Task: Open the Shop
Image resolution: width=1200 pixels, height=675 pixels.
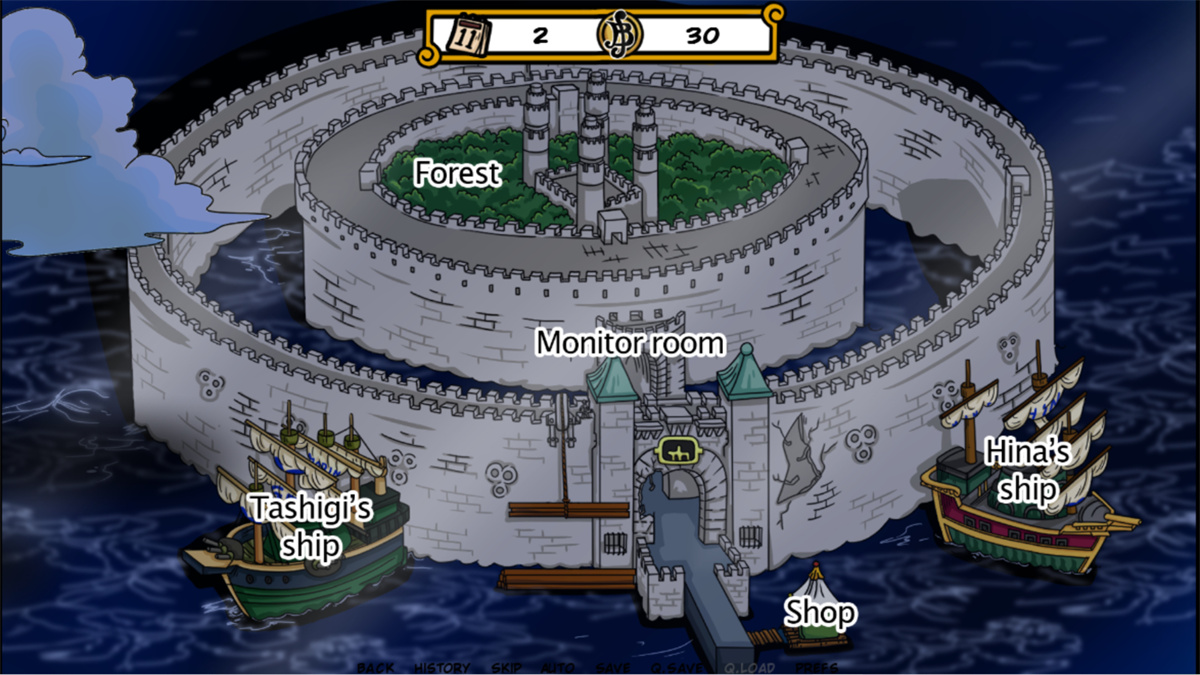Action: click(820, 612)
